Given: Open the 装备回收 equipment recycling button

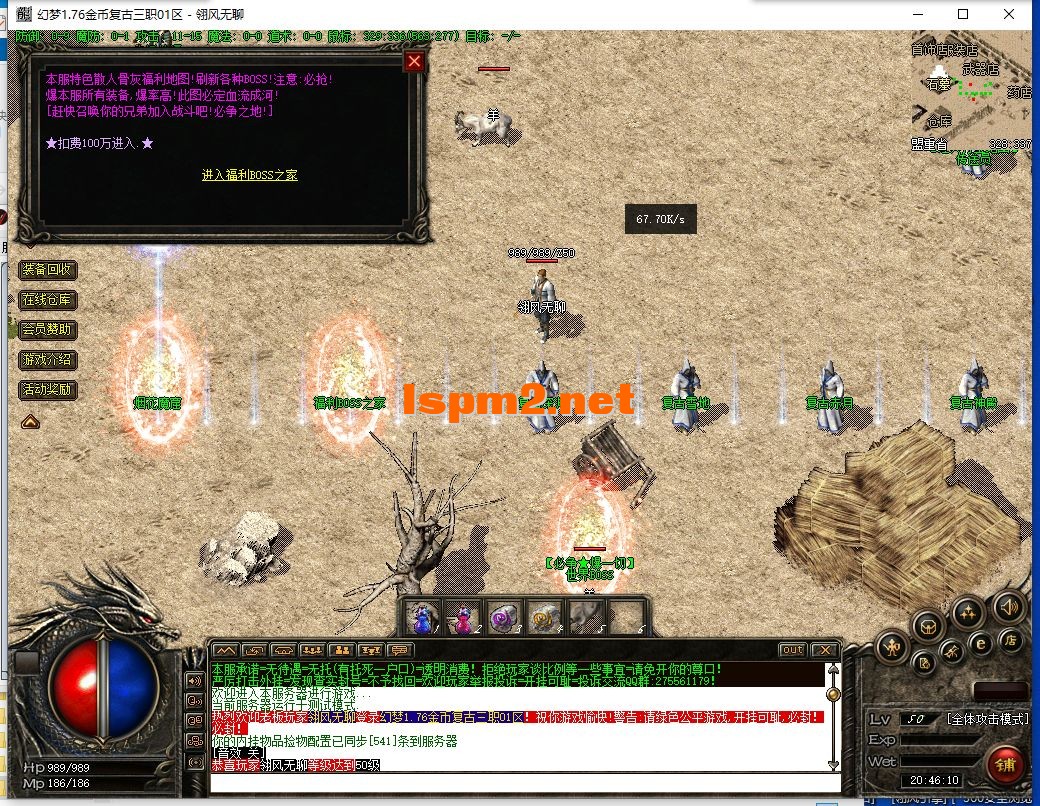Looking at the screenshot, I should click(47, 270).
